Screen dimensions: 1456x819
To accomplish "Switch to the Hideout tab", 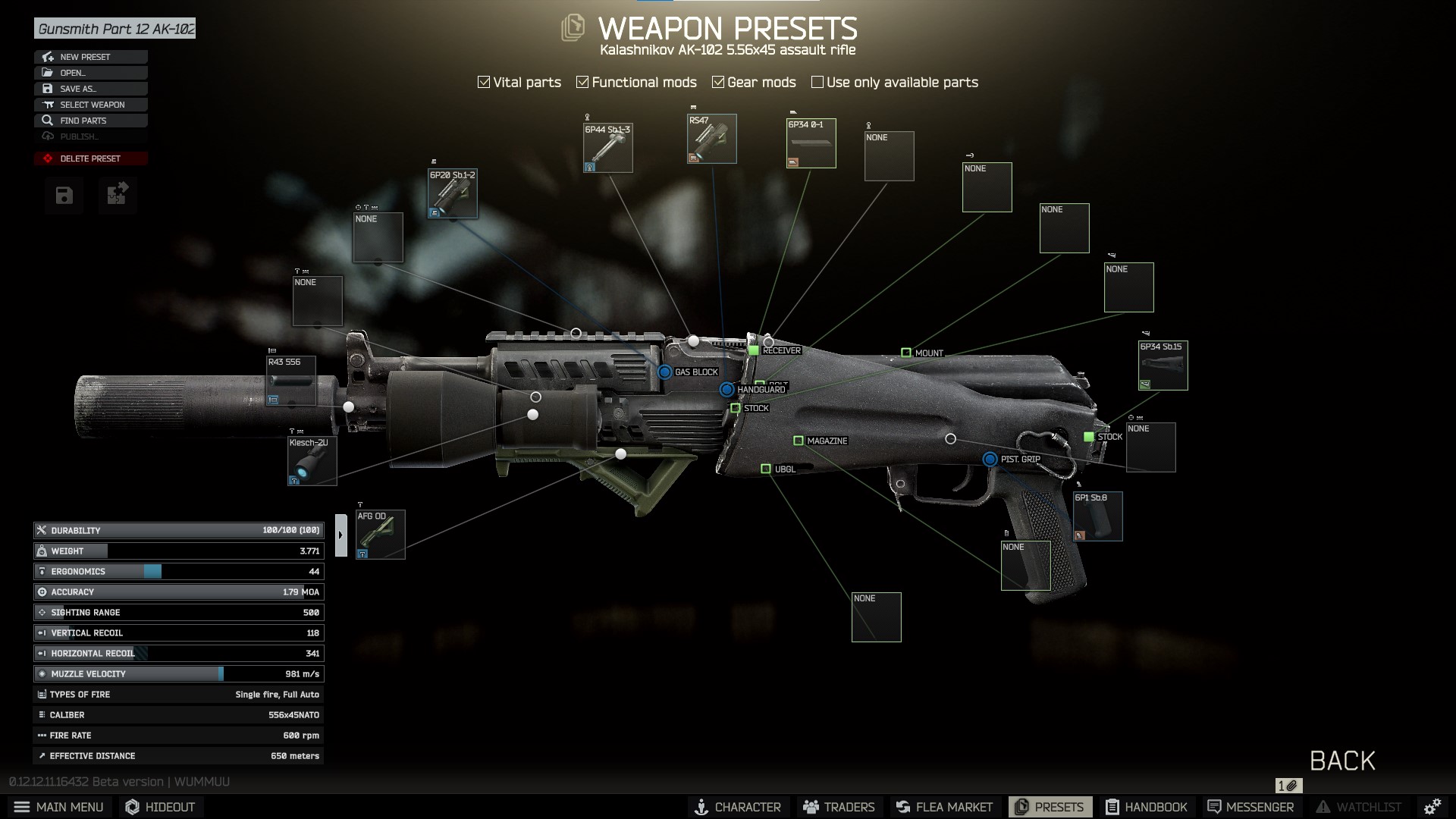I will pos(159,807).
